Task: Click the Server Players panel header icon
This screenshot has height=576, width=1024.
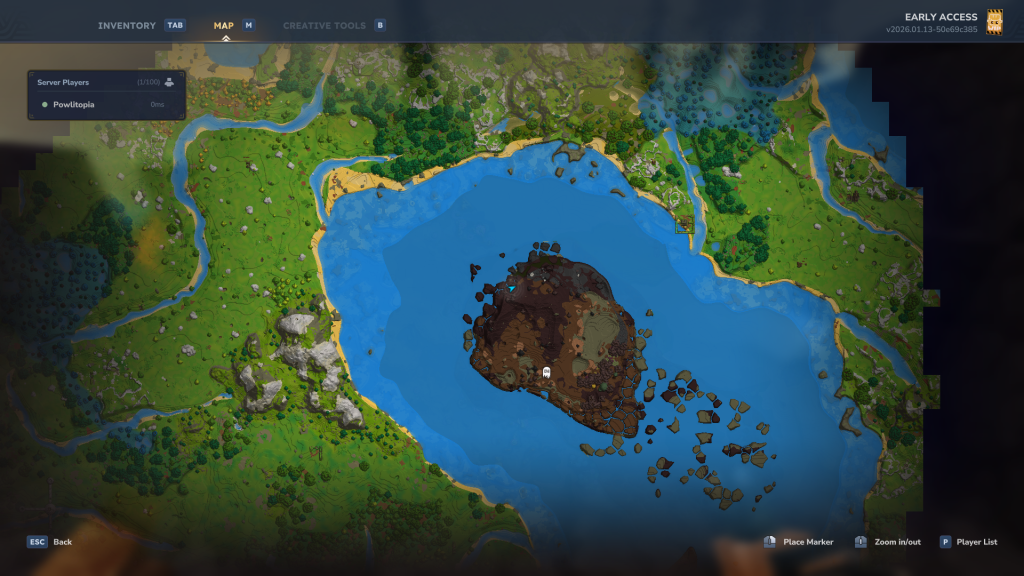Action: pyautogui.click(x=170, y=82)
